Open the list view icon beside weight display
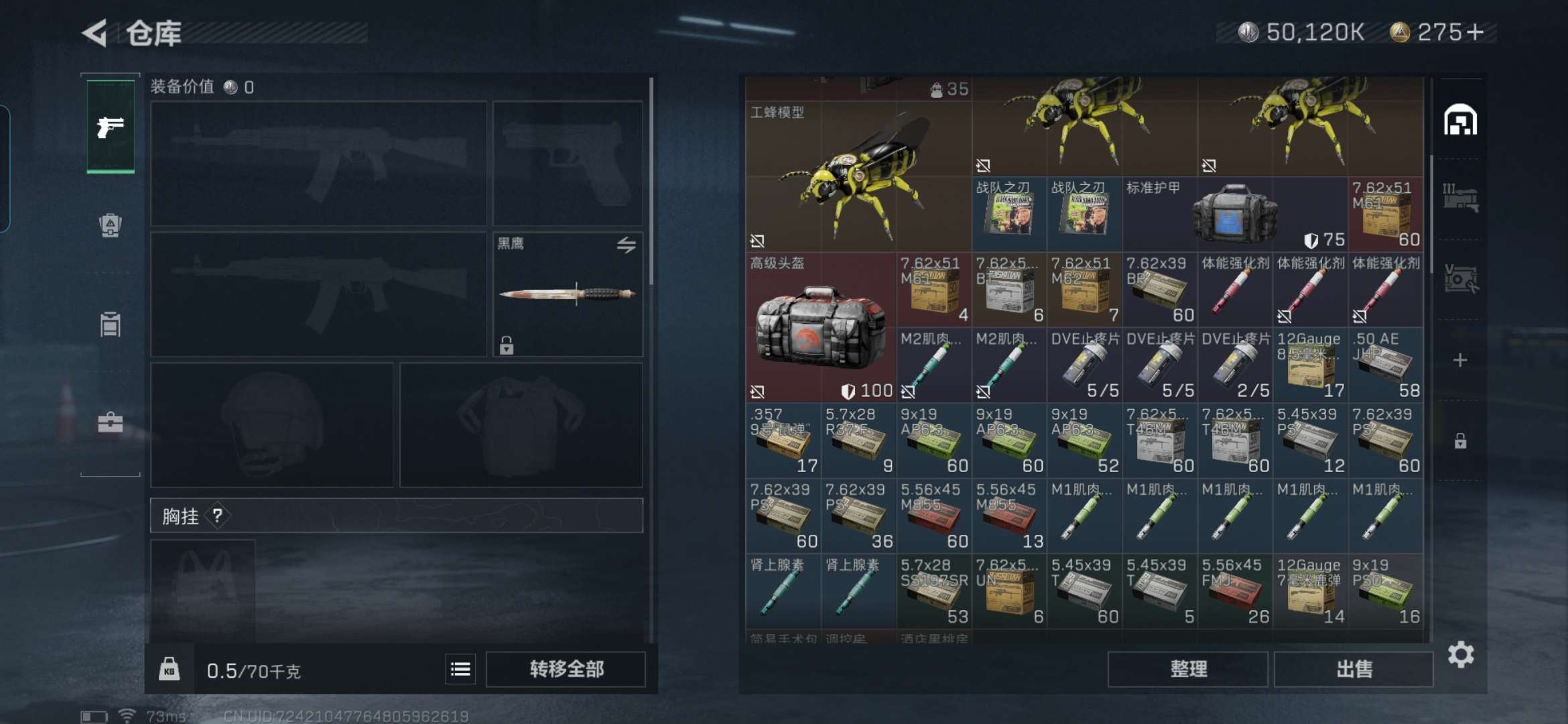This screenshot has width=1568, height=724. point(461,668)
